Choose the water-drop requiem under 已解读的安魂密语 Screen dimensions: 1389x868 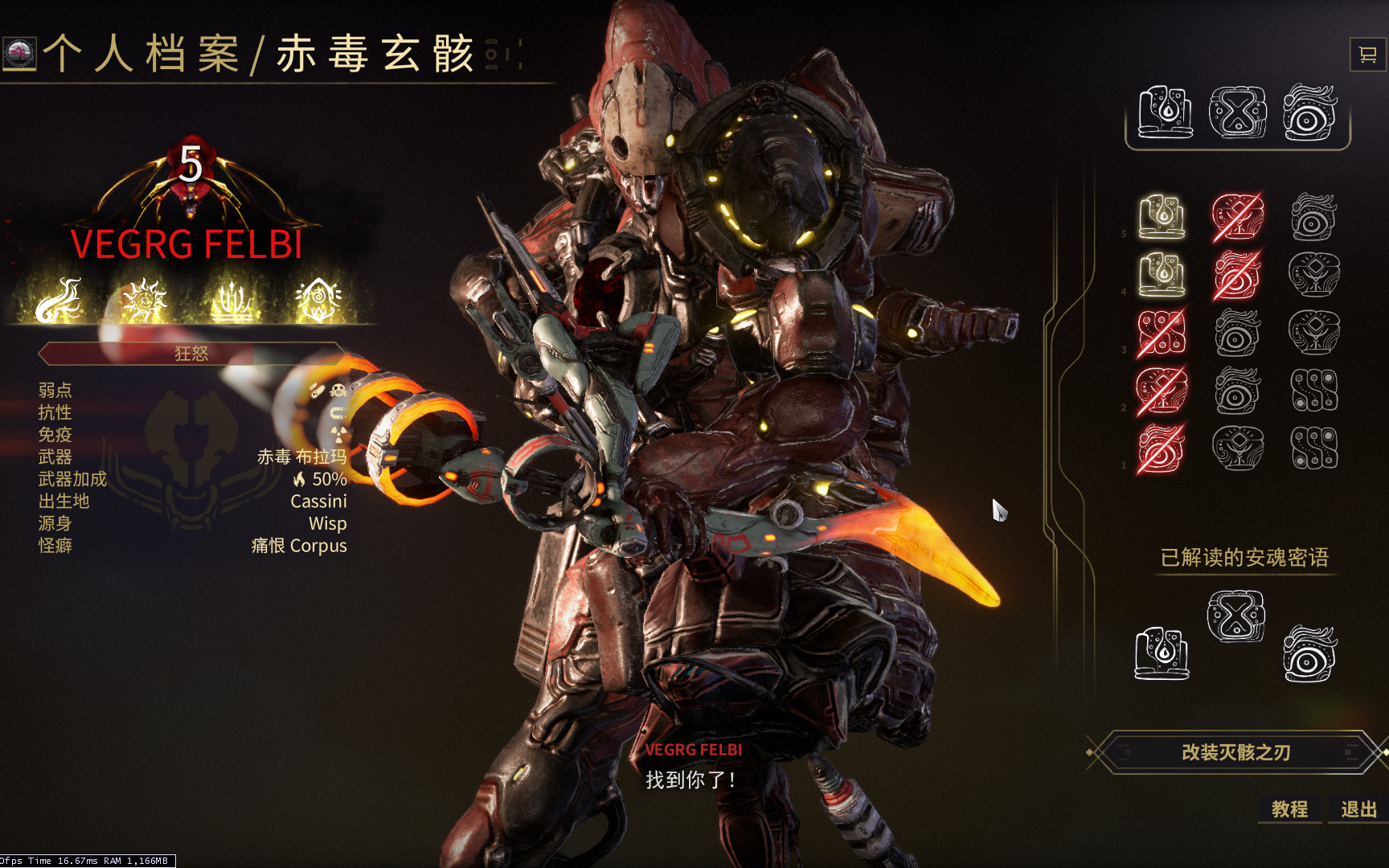pos(1162,653)
